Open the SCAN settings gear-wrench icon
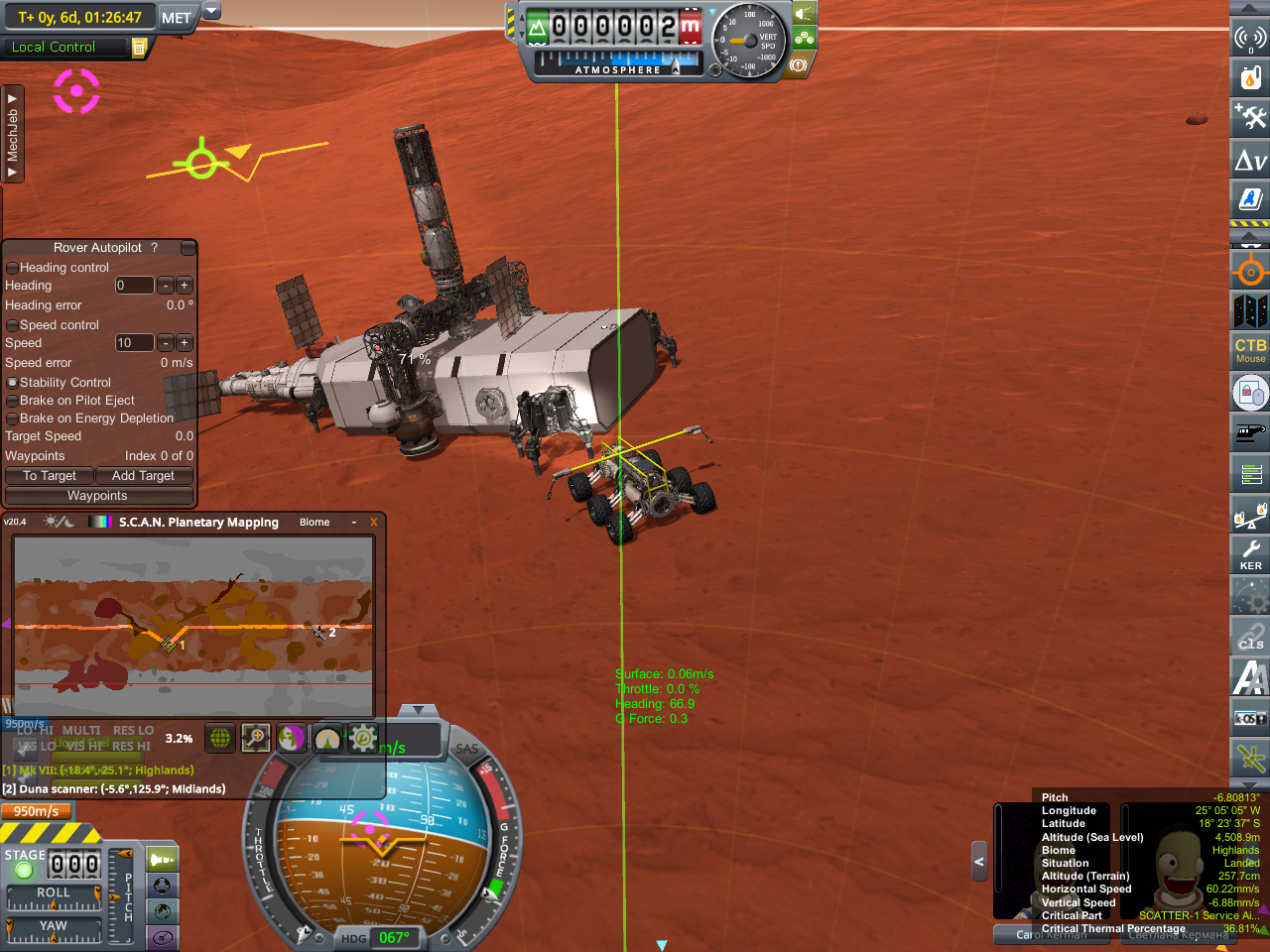Screen dimensions: 1270x952 363,738
